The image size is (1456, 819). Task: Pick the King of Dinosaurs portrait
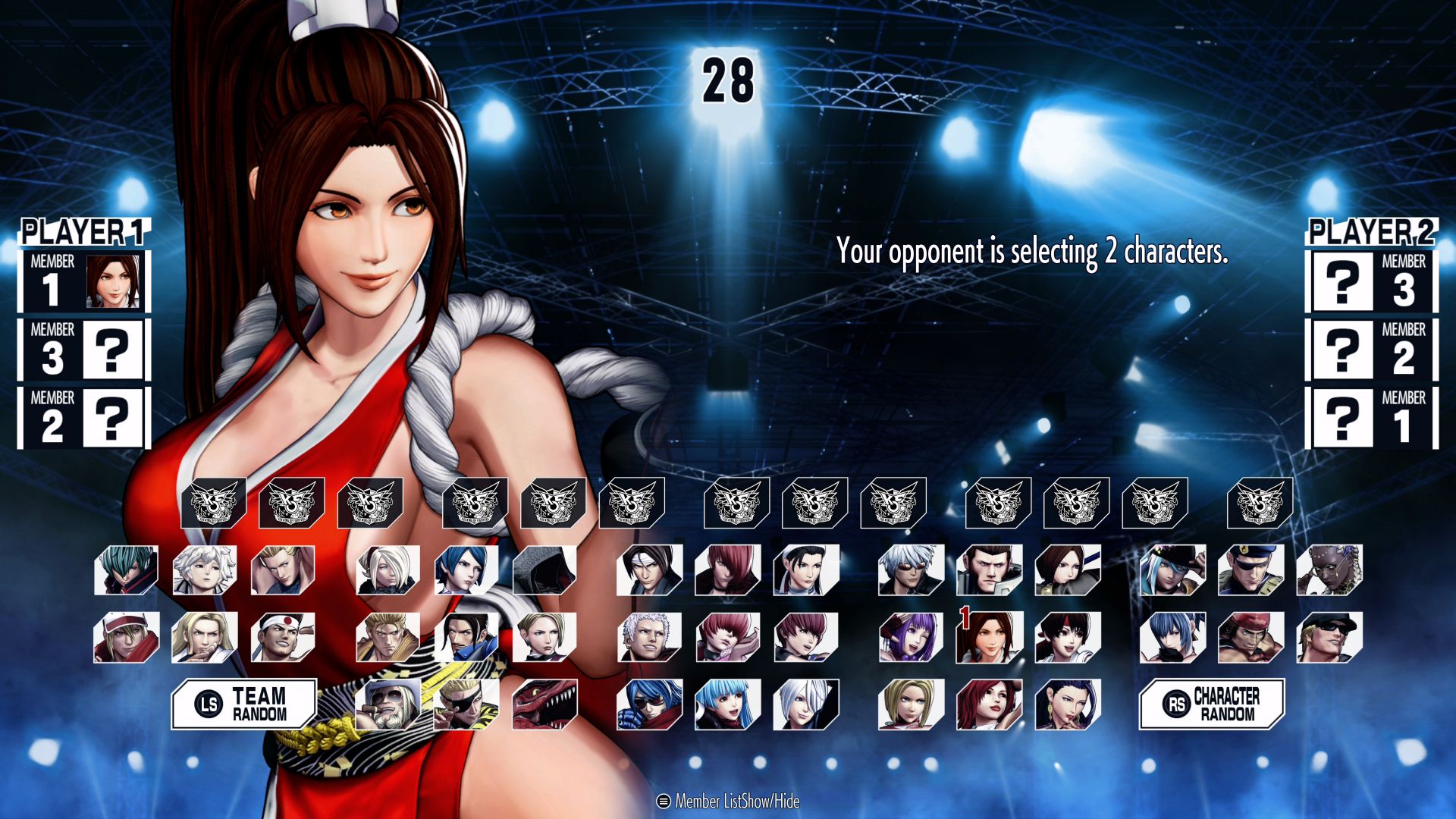(x=544, y=704)
